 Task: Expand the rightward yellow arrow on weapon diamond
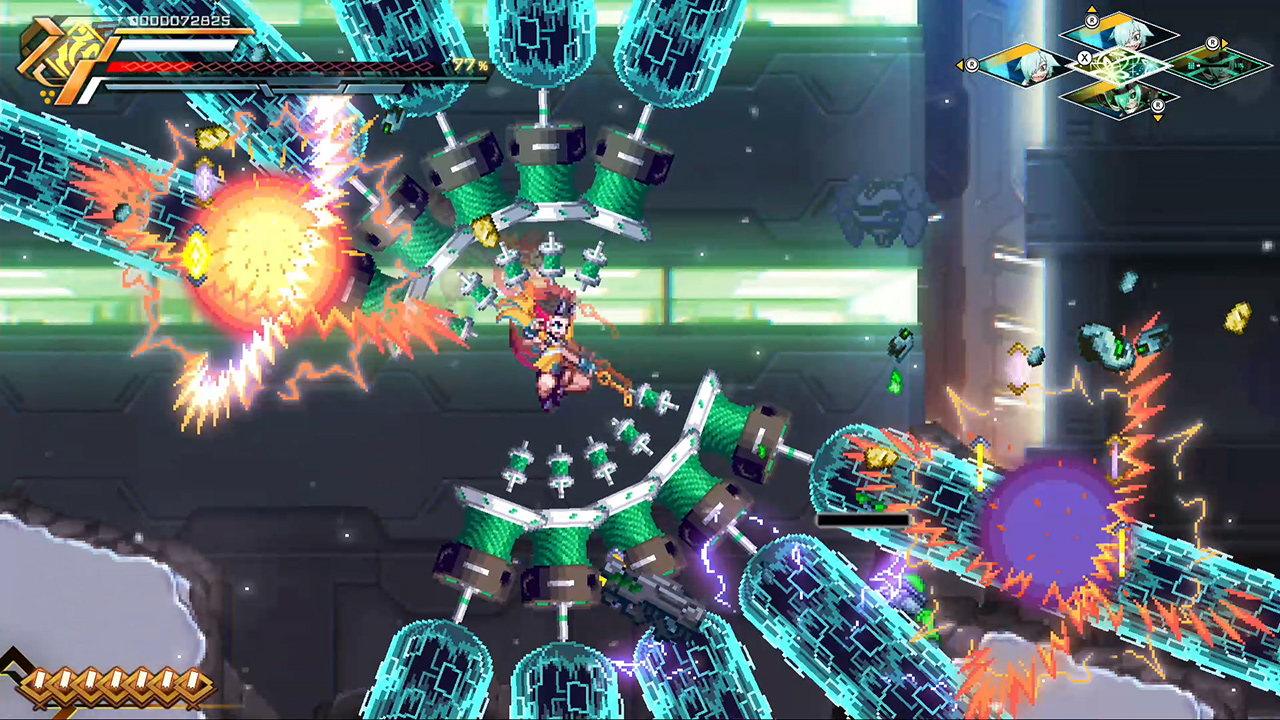coord(1225,44)
